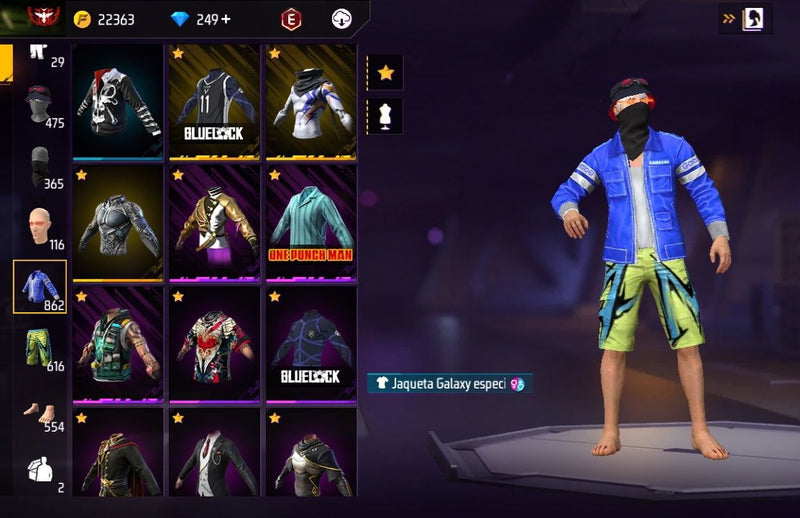Select the gold jacket item
The height and width of the screenshot is (518, 800).
(x=212, y=222)
